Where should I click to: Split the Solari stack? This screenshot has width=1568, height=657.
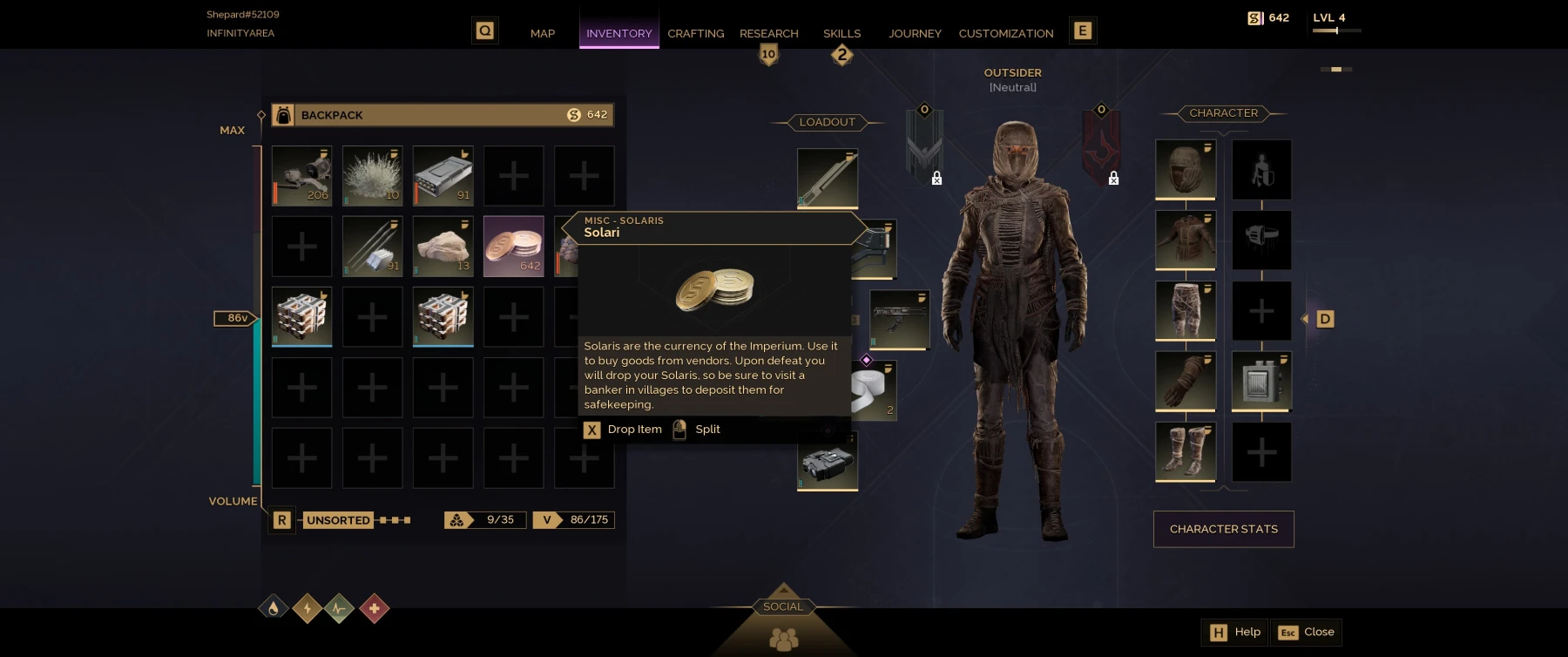tap(697, 430)
